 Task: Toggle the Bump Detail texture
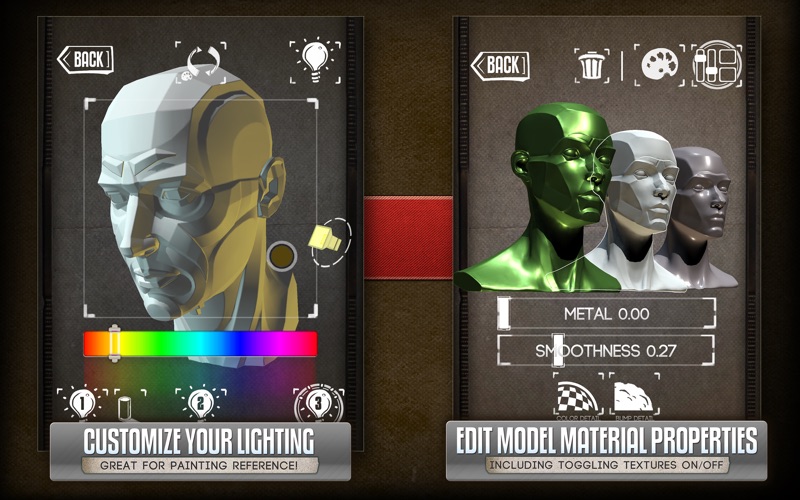[x=634, y=397]
